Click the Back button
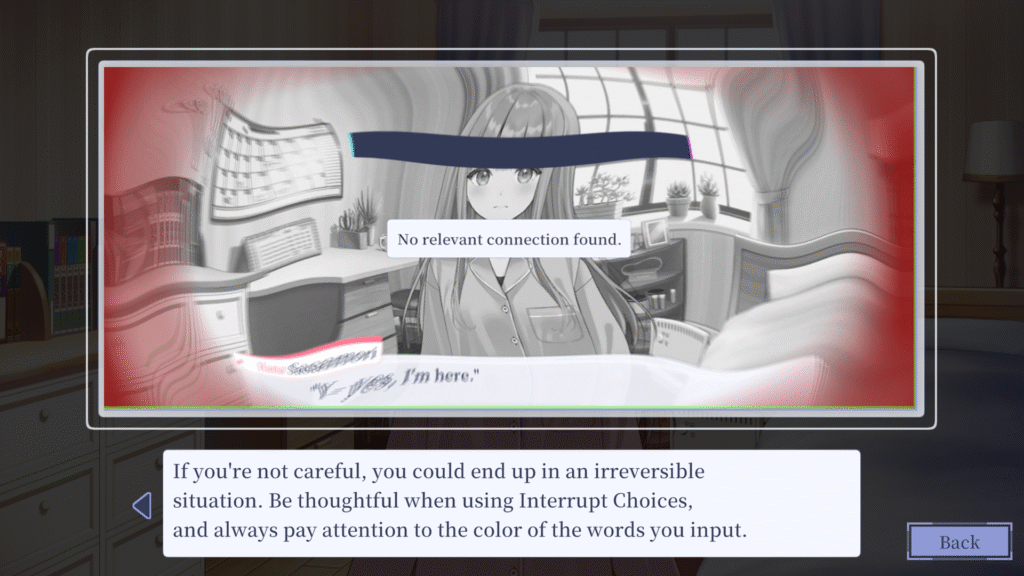 pos(958,542)
